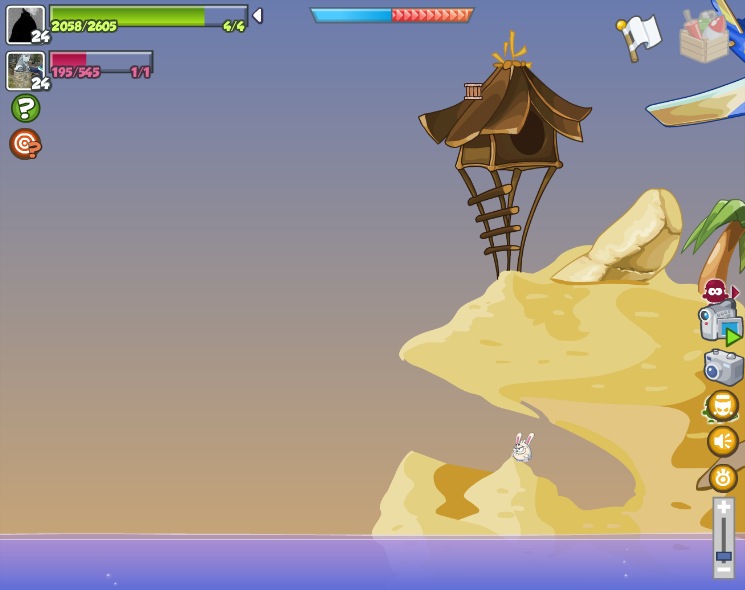Toggle the sound speaker button

click(x=722, y=441)
